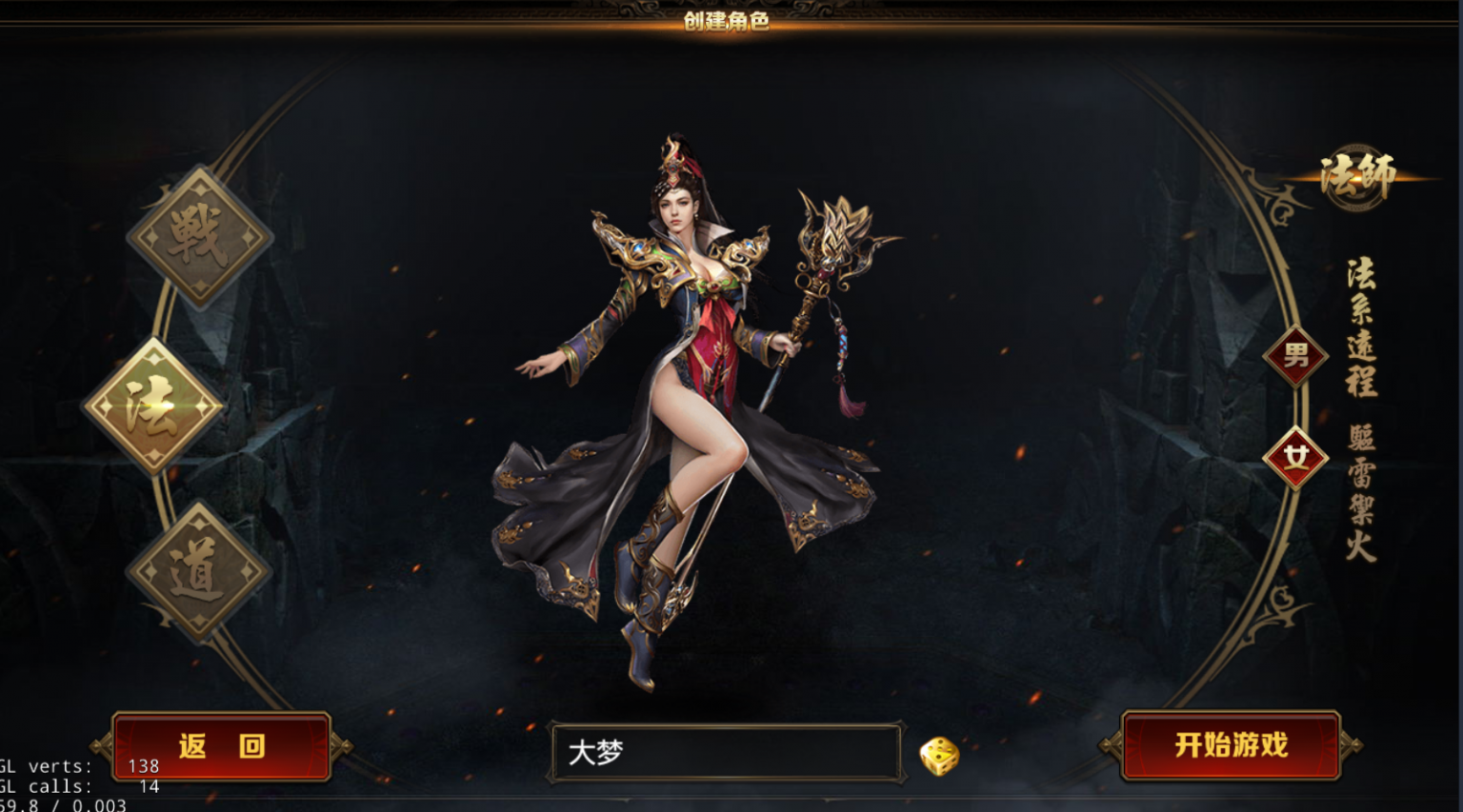Select the Warrior class diamond 戰
The image size is (1463, 812).
200,236
